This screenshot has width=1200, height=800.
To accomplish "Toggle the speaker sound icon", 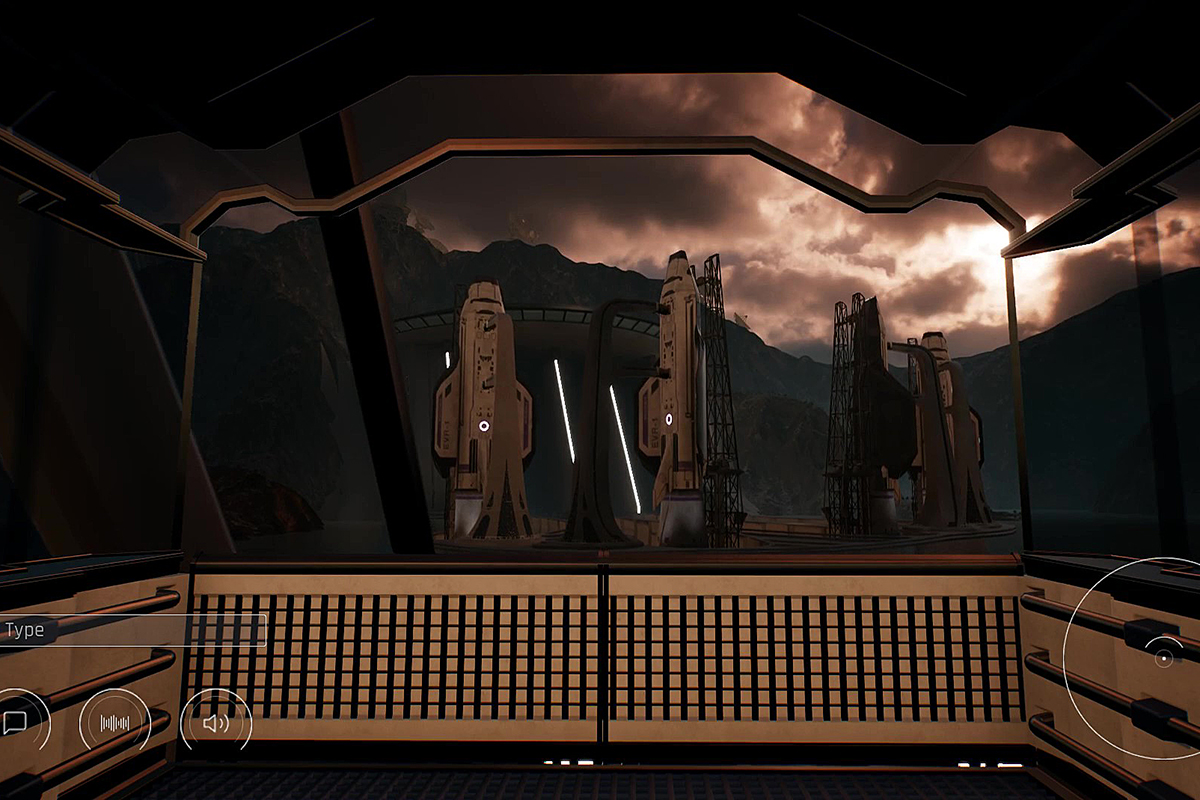I will 215,723.
